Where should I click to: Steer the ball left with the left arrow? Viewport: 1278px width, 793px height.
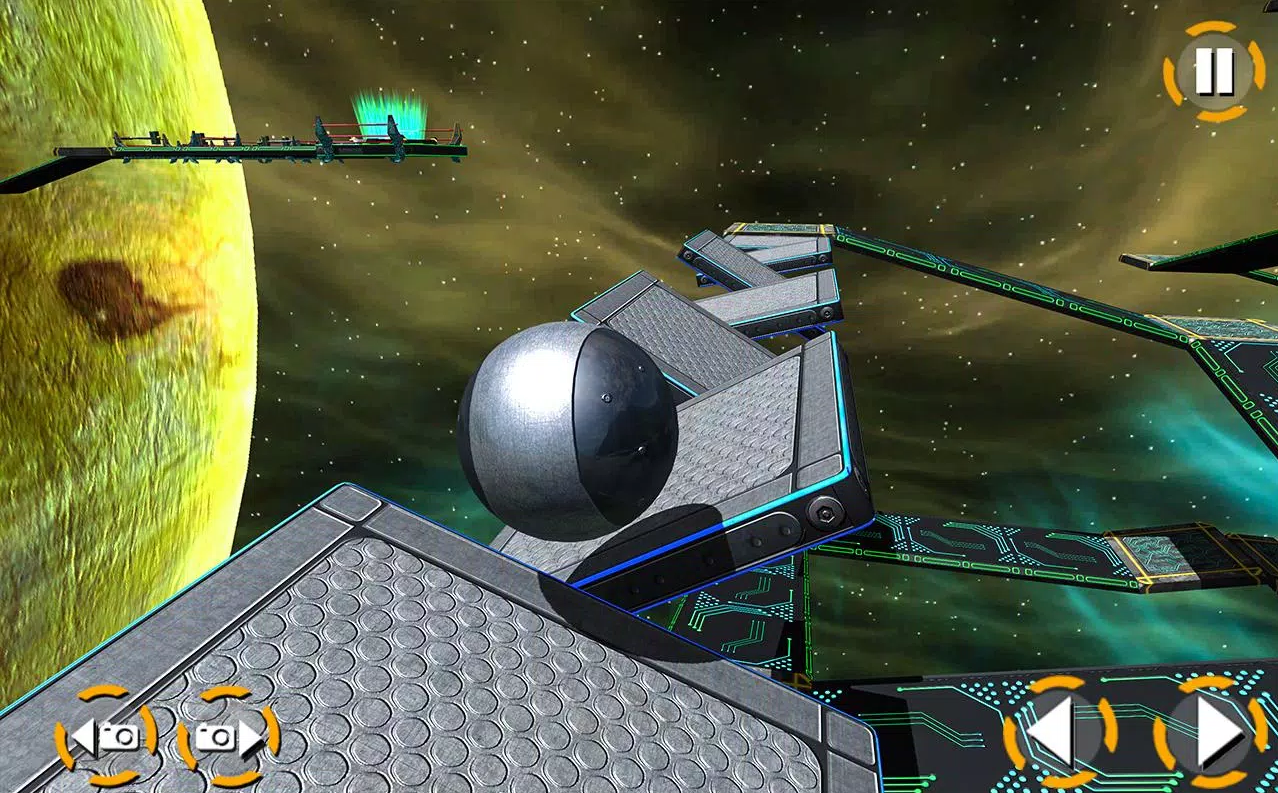click(x=1058, y=734)
